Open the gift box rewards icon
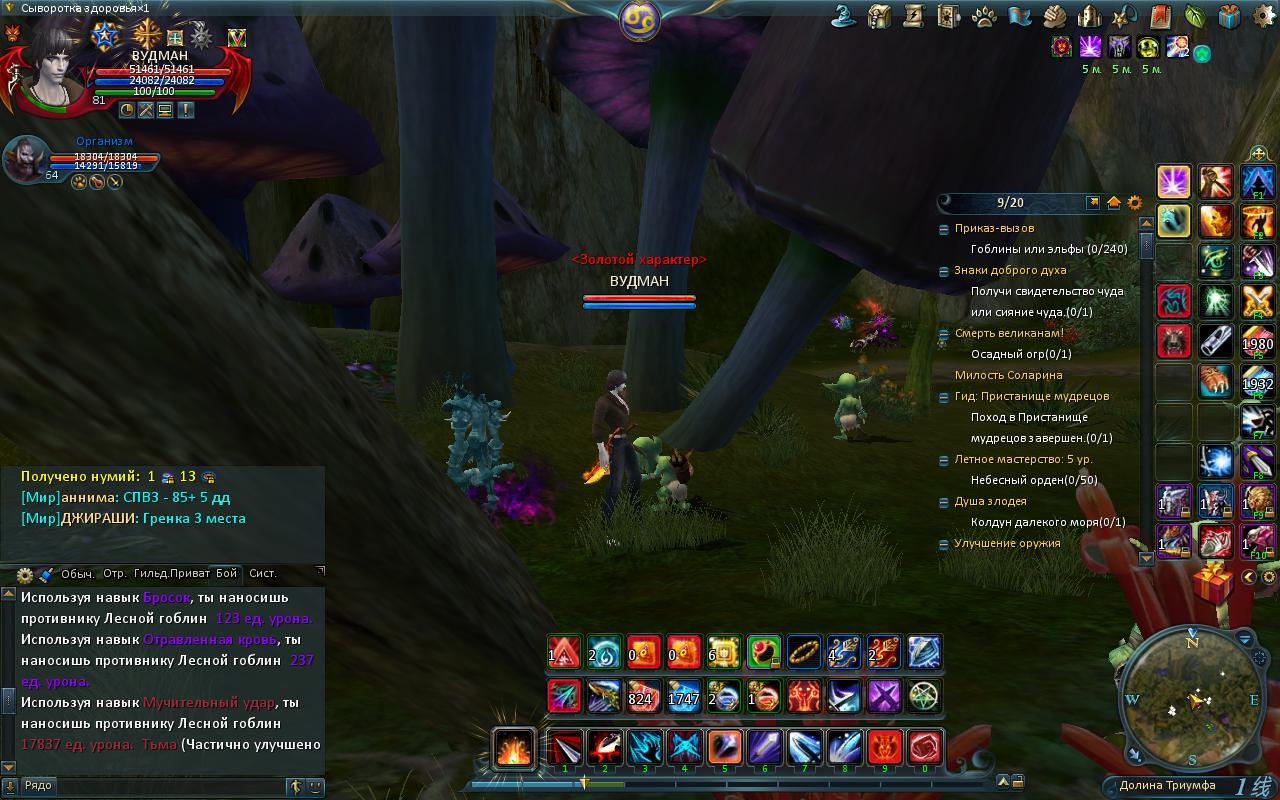 coord(1230,16)
